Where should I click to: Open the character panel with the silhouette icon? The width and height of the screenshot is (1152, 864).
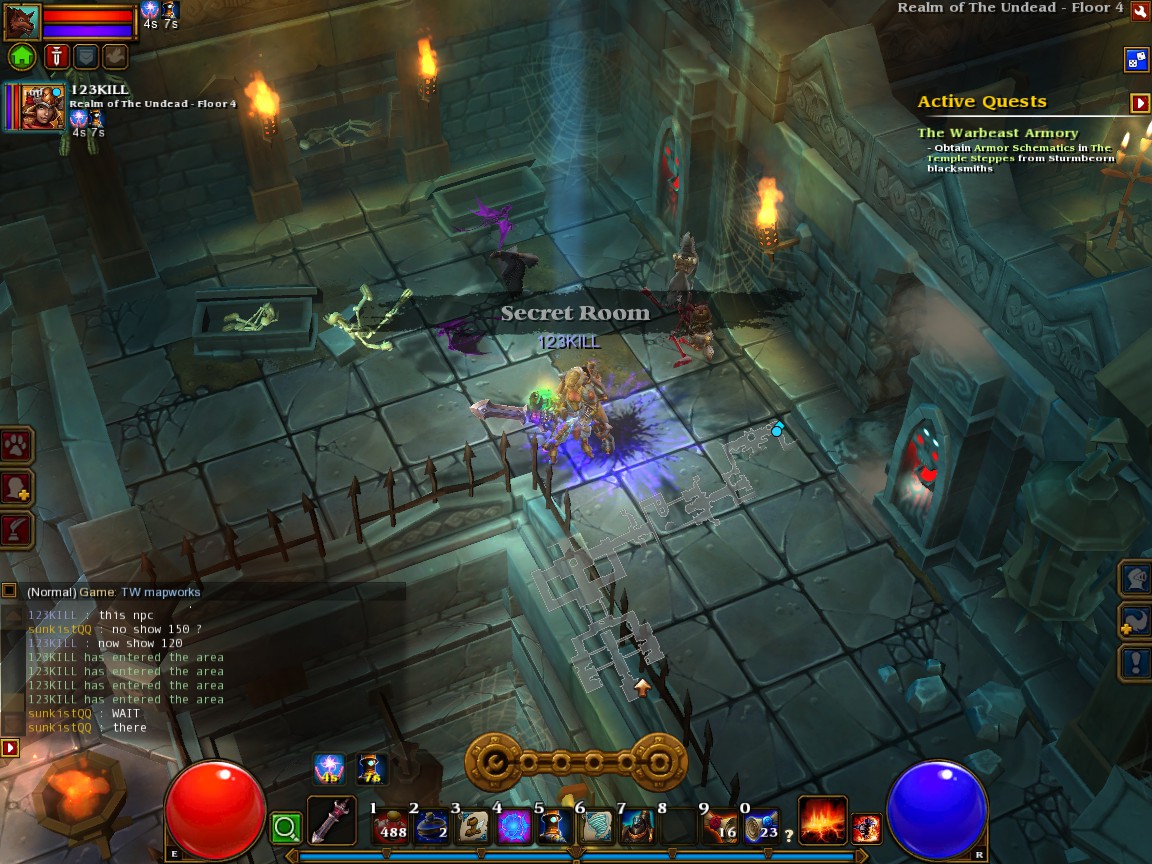17,487
